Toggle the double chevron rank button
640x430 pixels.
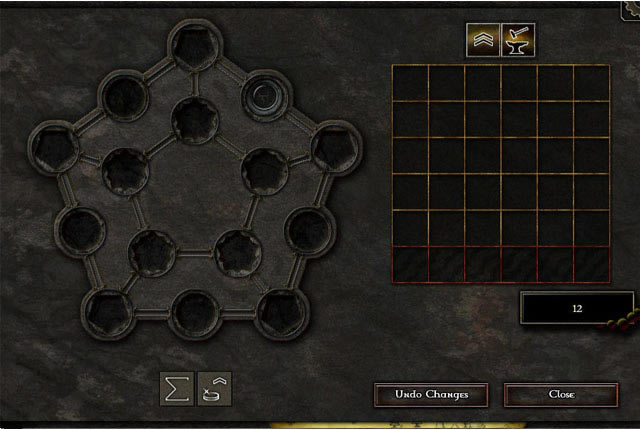(x=483, y=41)
